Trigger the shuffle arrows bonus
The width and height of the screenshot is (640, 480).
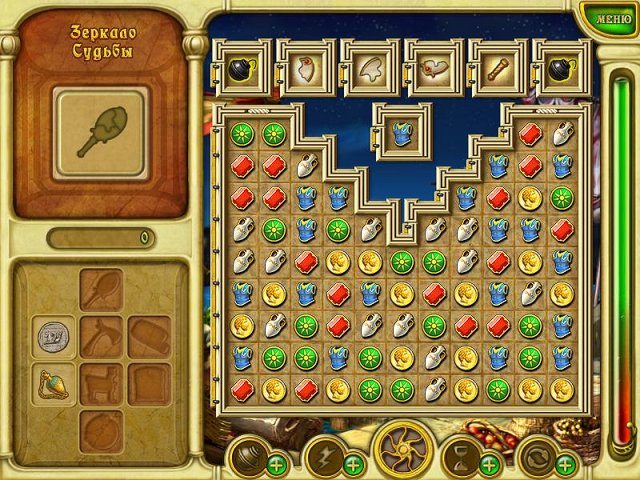pyautogui.click(x=536, y=457)
